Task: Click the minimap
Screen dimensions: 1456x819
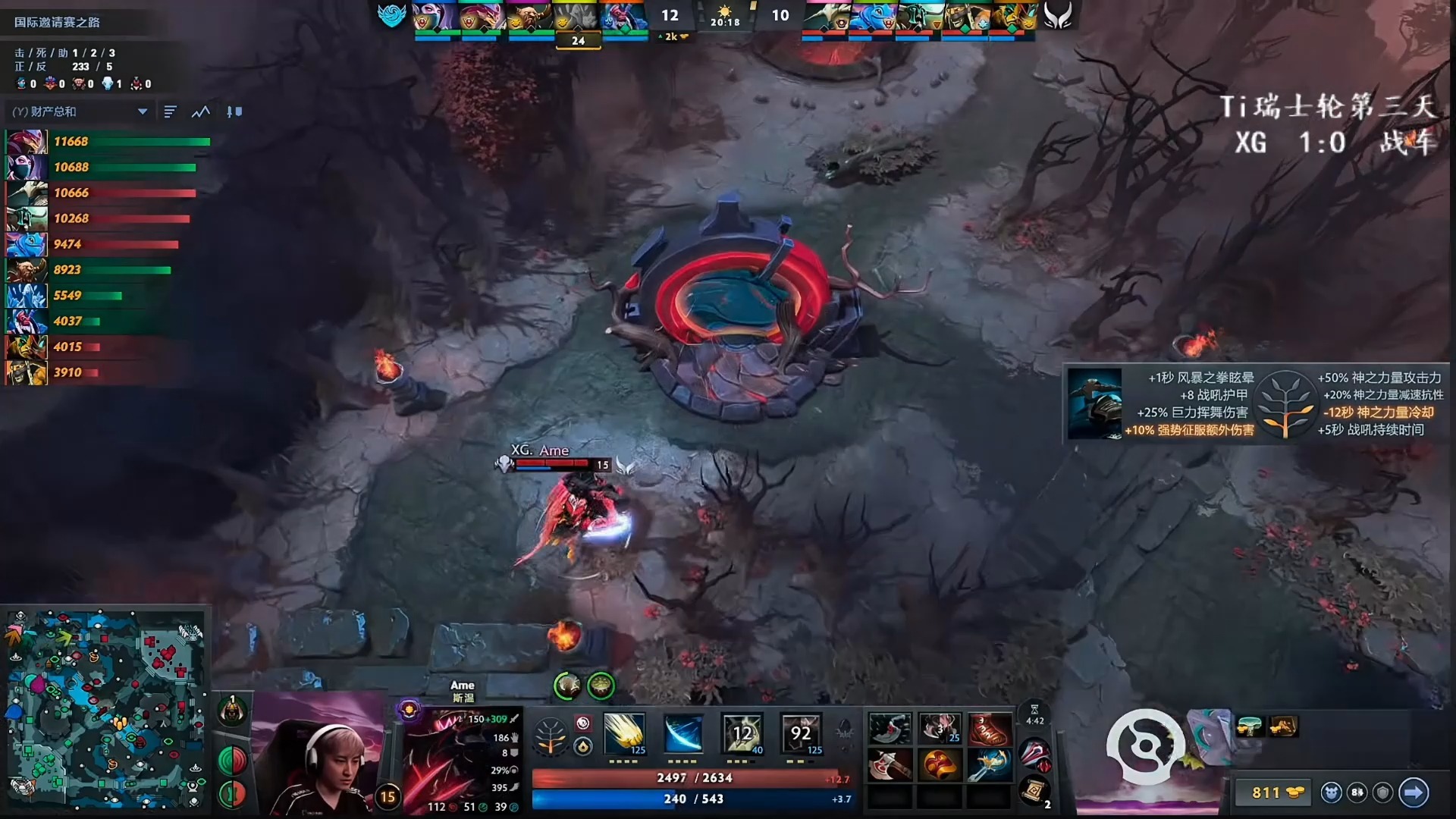Action: (x=106, y=709)
